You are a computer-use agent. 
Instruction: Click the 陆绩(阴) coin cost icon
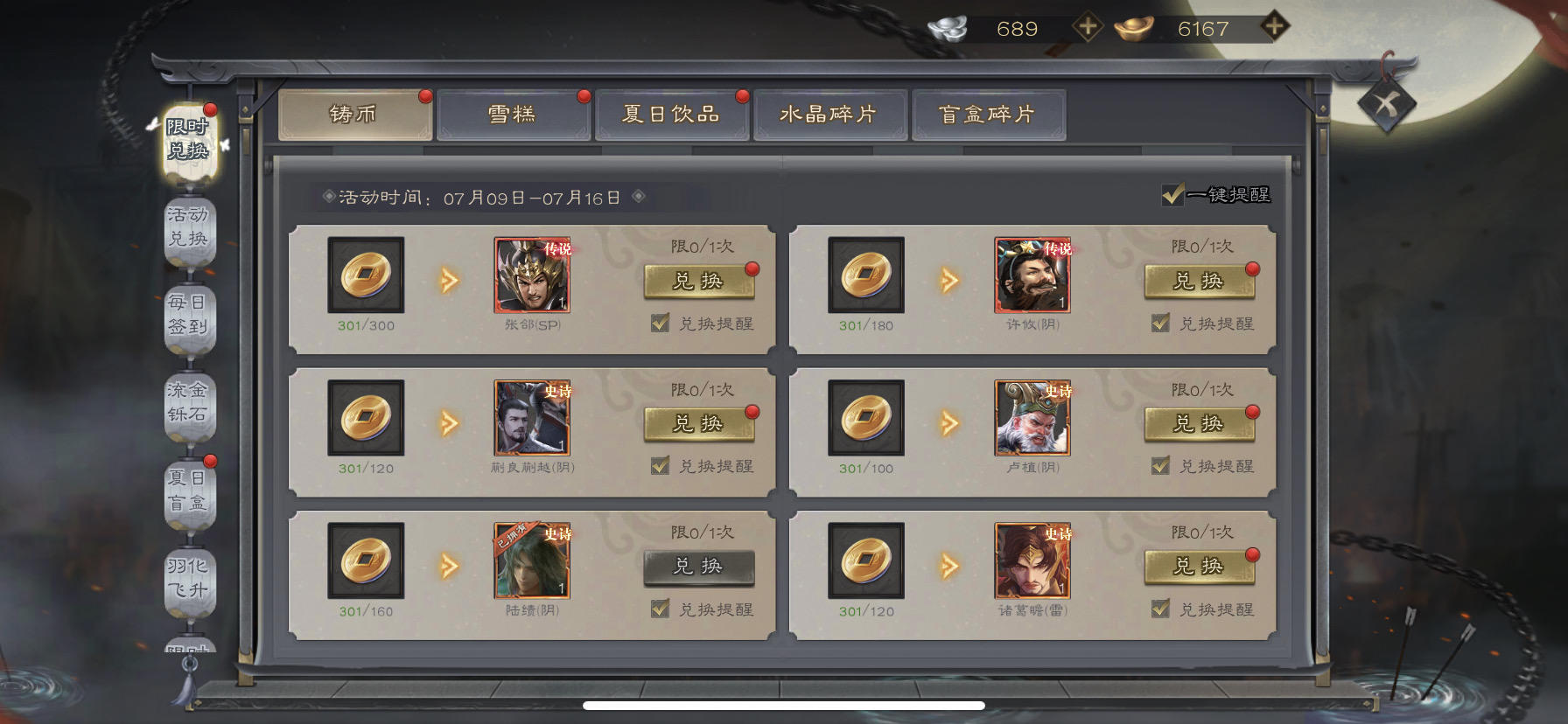[365, 560]
